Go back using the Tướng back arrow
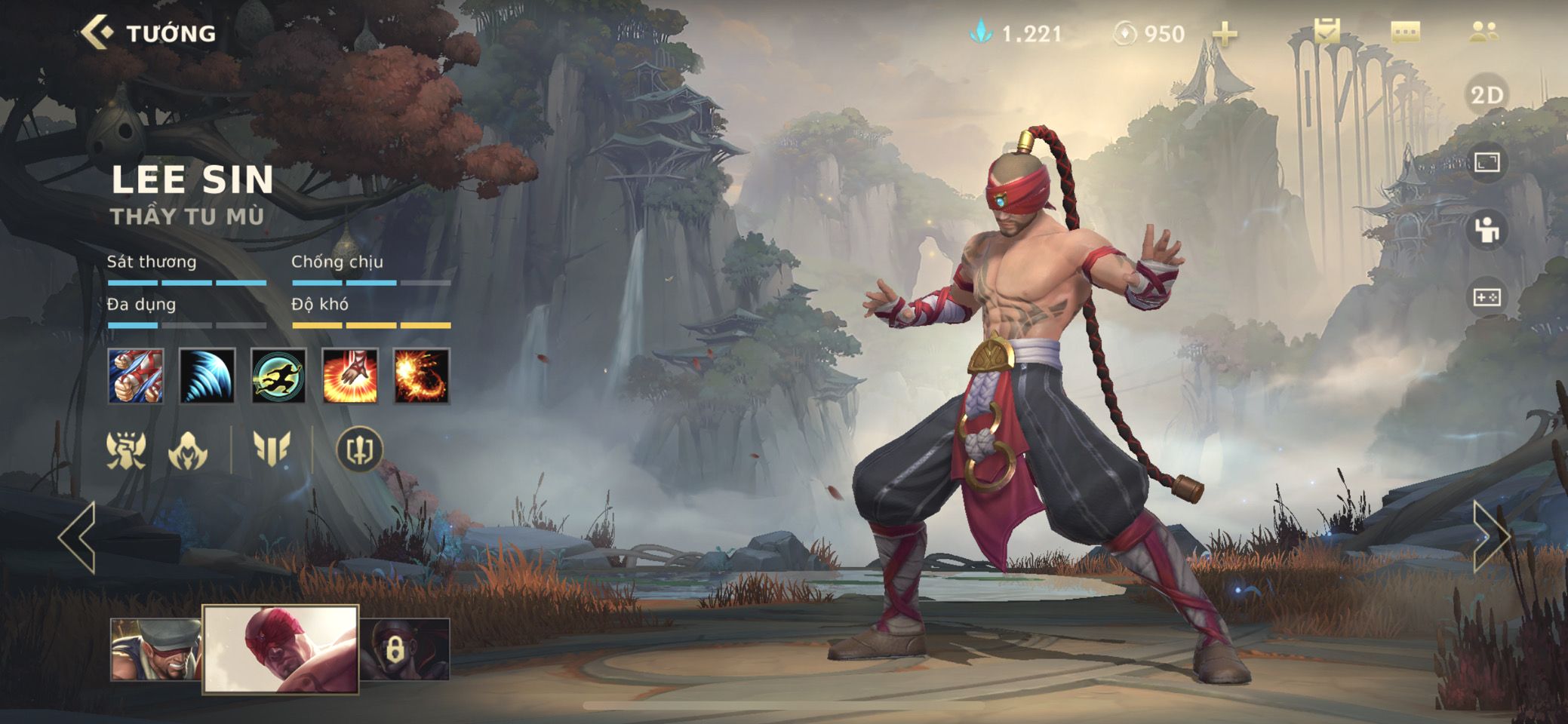 (98, 33)
